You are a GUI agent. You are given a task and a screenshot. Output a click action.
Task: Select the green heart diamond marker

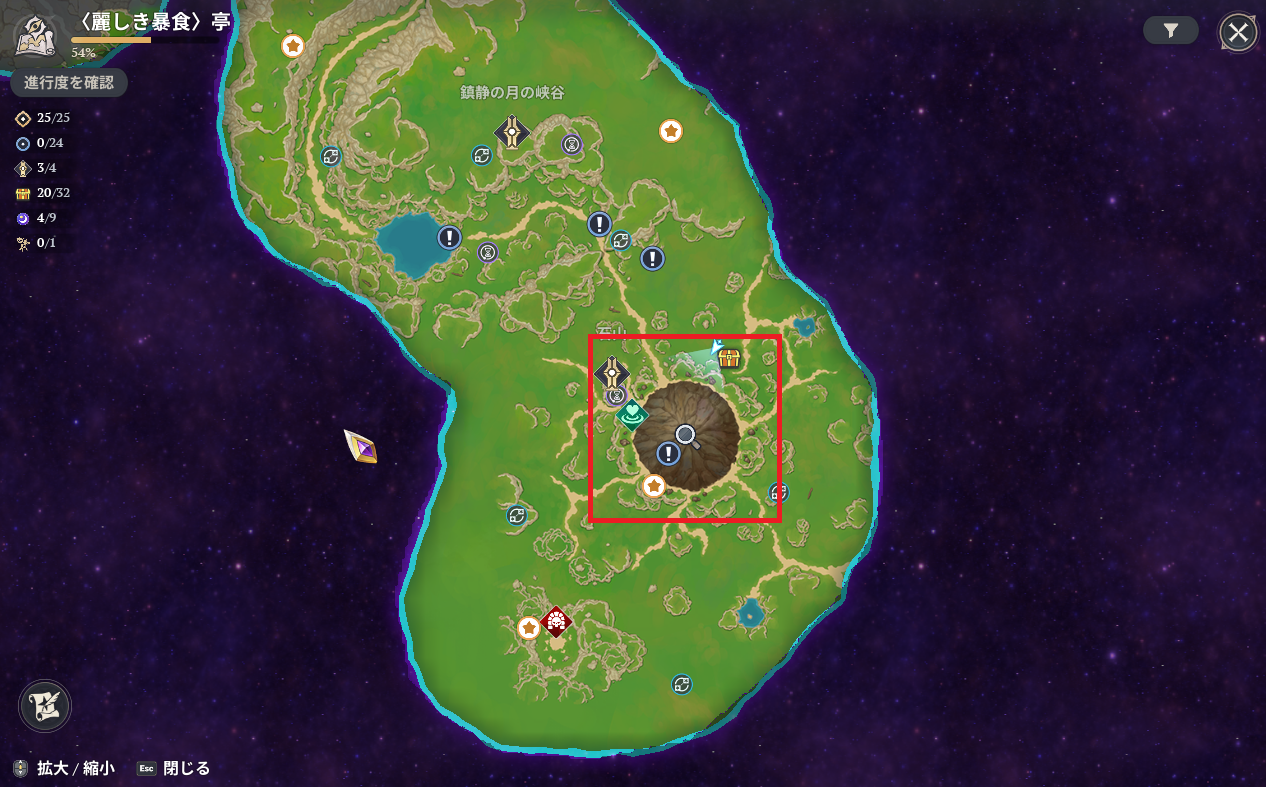tap(632, 412)
